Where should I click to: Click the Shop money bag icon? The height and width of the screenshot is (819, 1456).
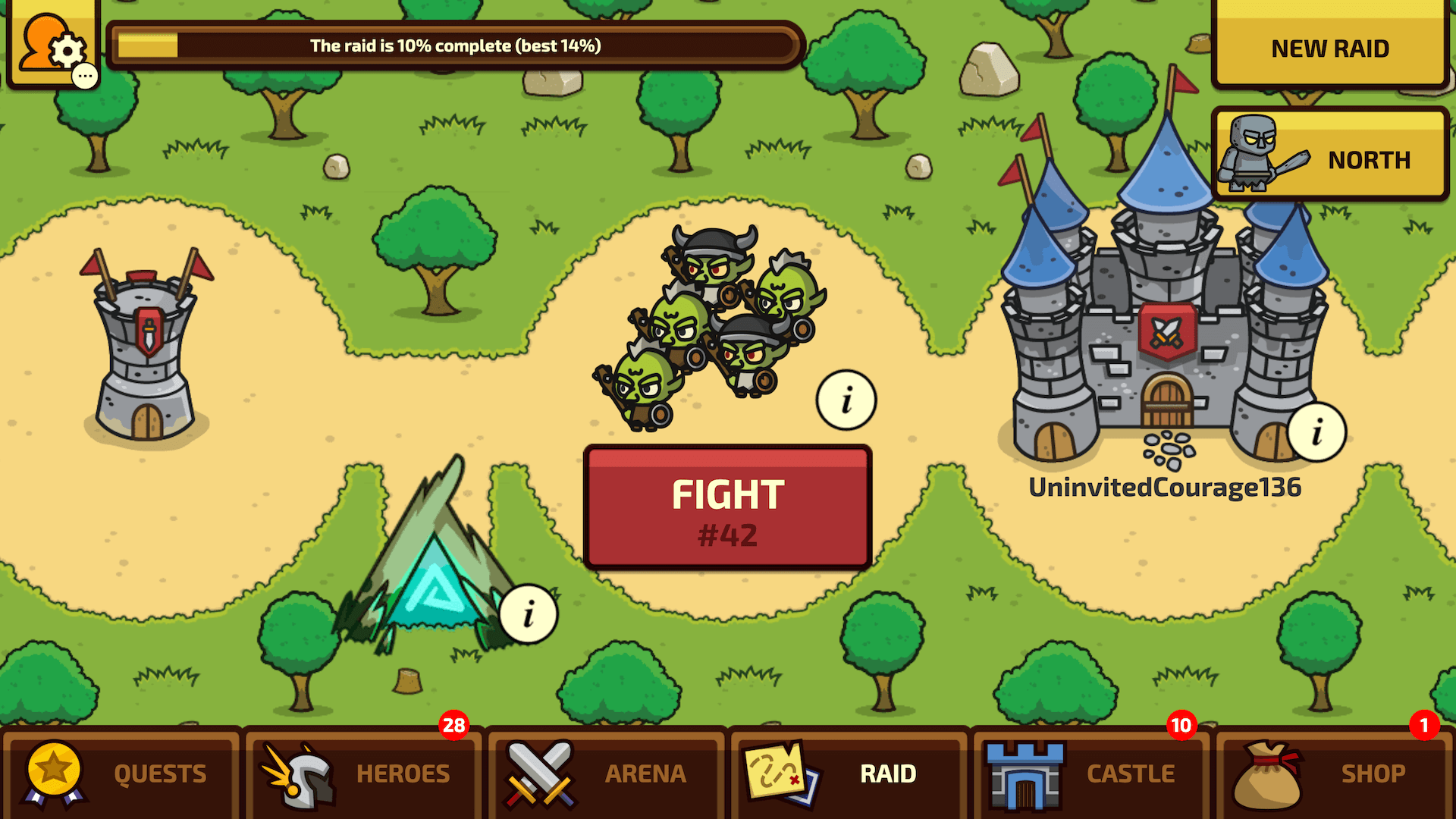pos(1271,772)
